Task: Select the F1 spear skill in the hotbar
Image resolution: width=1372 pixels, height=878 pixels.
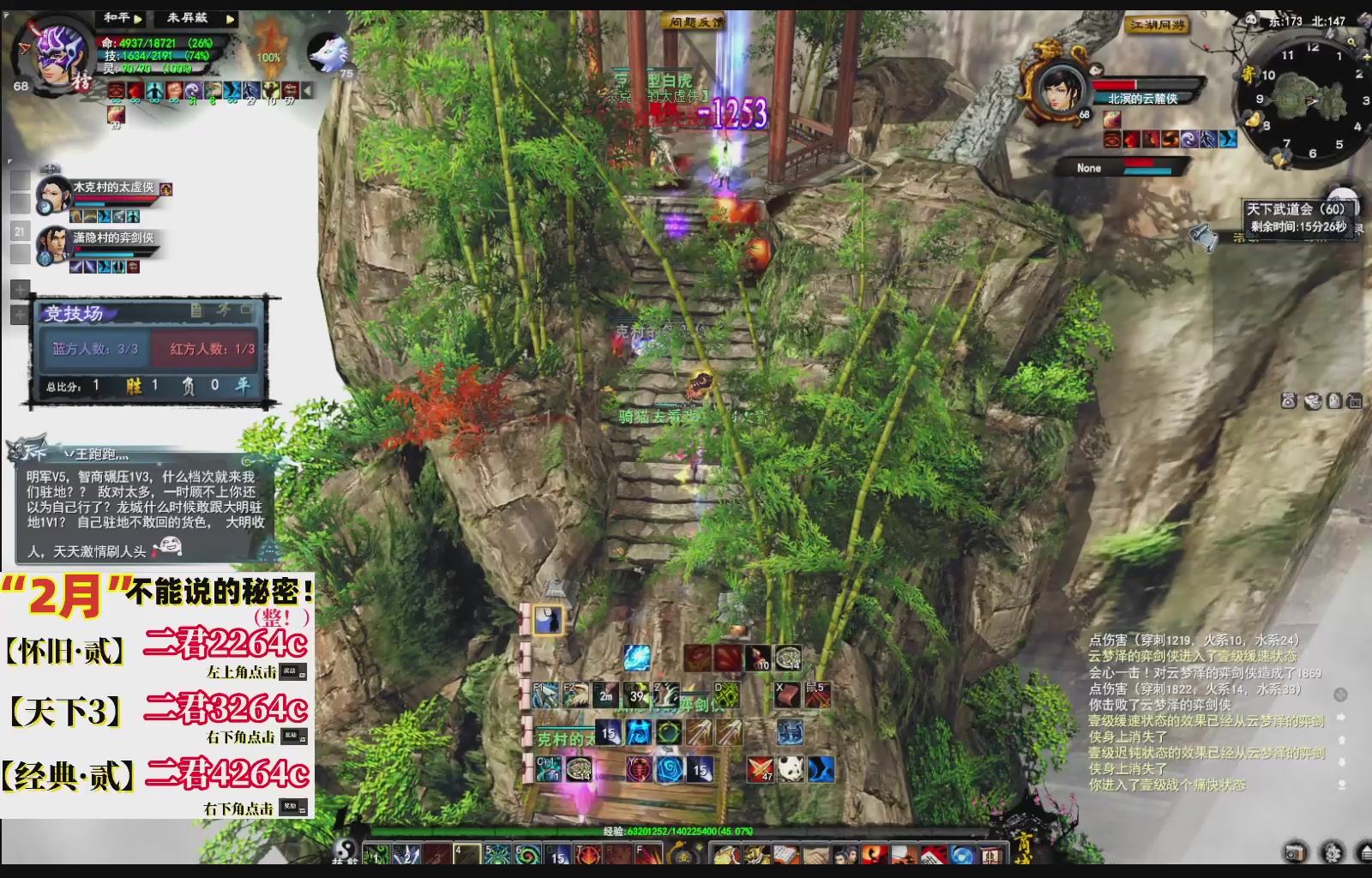Action: tap(545, 695)
